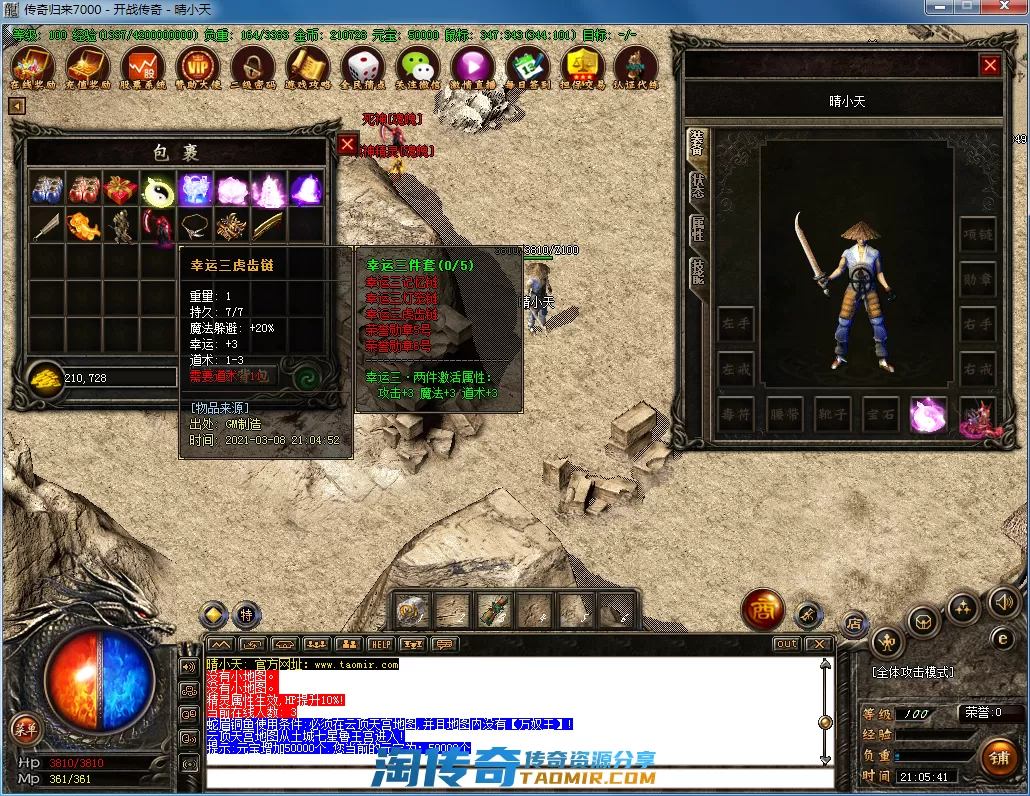Open the 每日签到 daily sign-in calendar
The image size is (1030, 796).
pyautogui.click(x=527, y=66)
